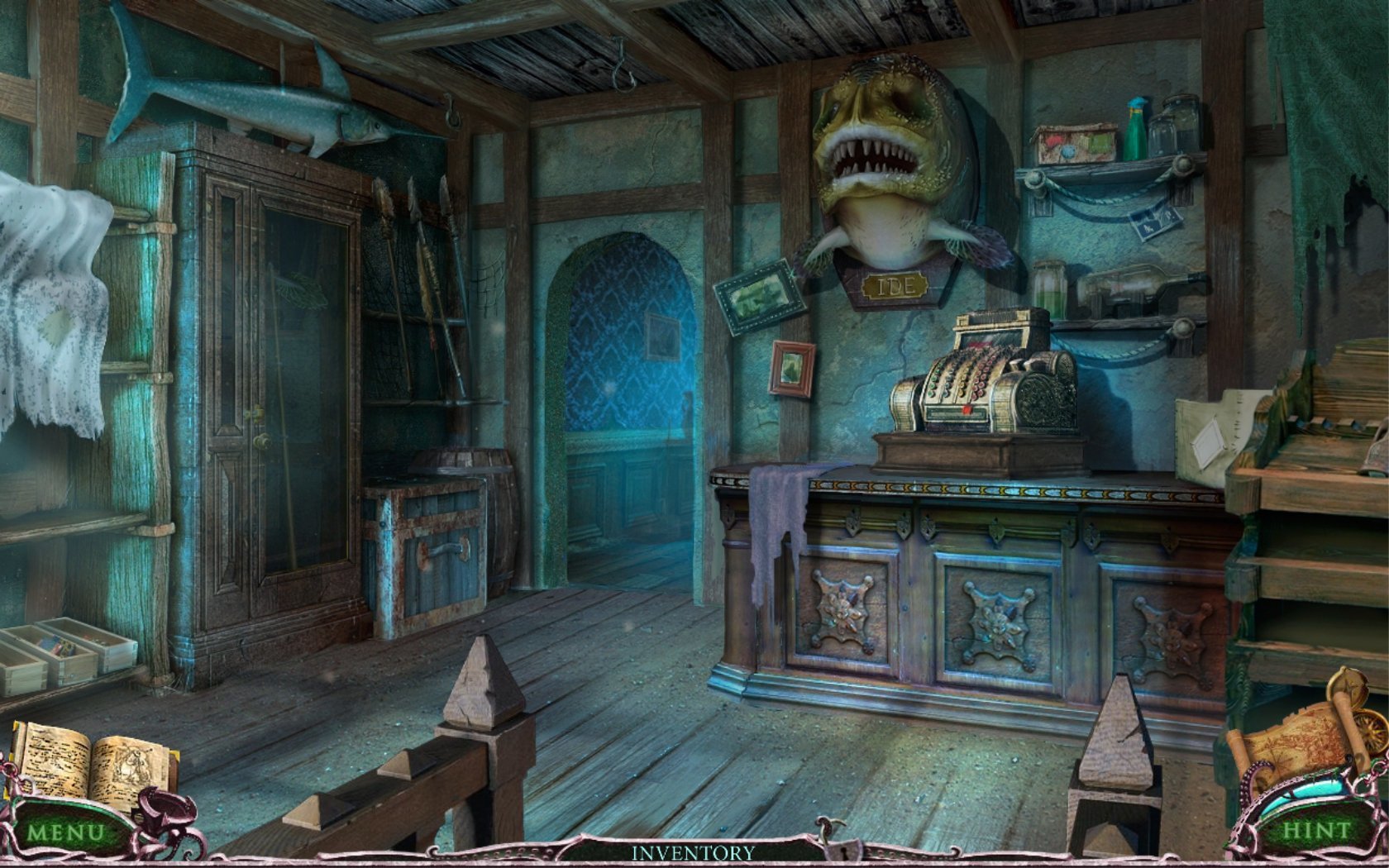Open the Menu button

point(64,830)
